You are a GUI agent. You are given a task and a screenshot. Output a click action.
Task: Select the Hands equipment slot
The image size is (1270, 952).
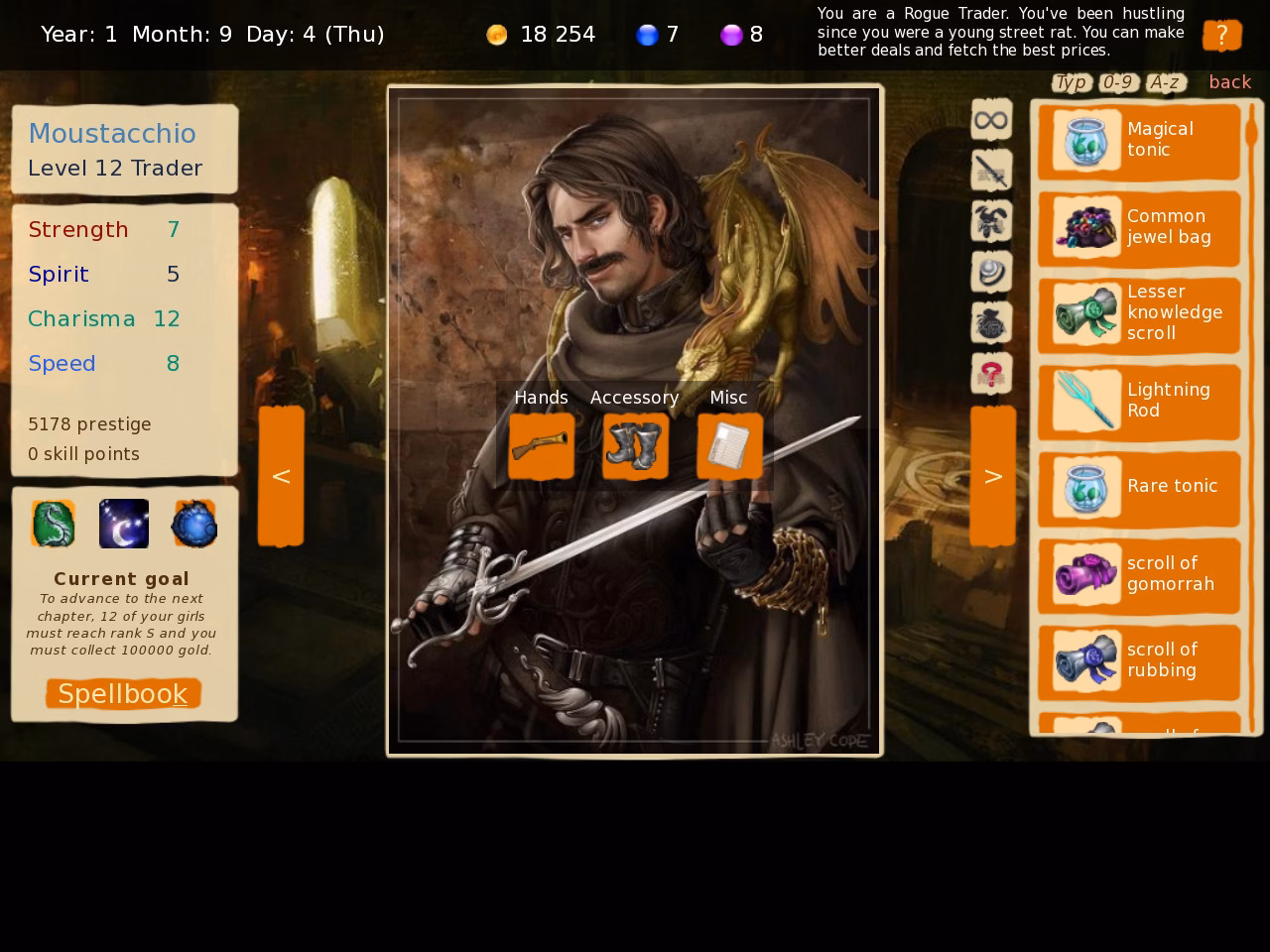pos(541,447)
